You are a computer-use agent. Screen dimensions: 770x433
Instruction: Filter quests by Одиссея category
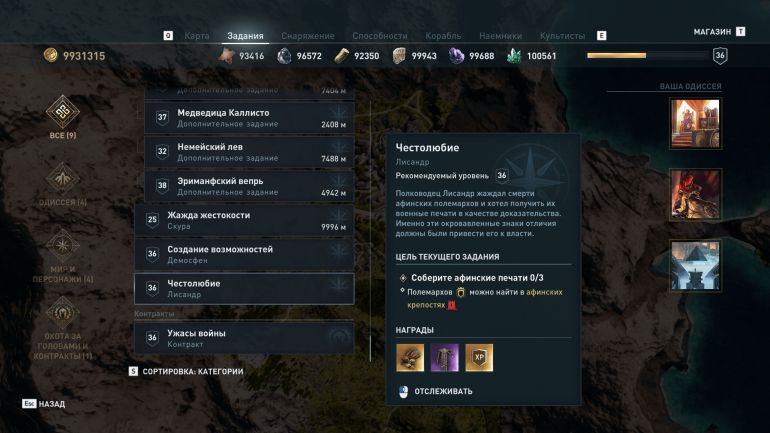pos(63,185)
